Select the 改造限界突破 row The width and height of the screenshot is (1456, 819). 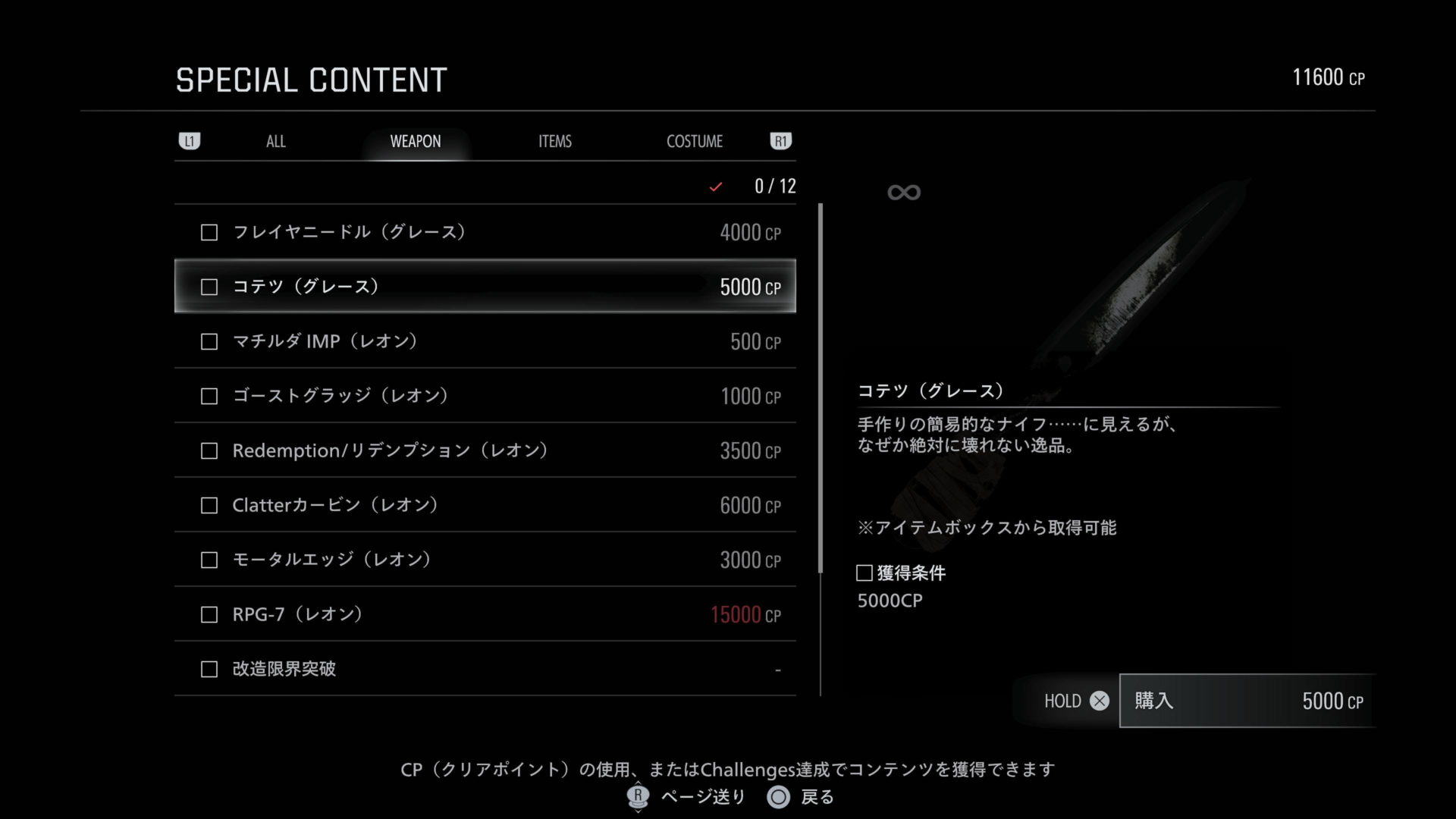(x=485, y=669)
